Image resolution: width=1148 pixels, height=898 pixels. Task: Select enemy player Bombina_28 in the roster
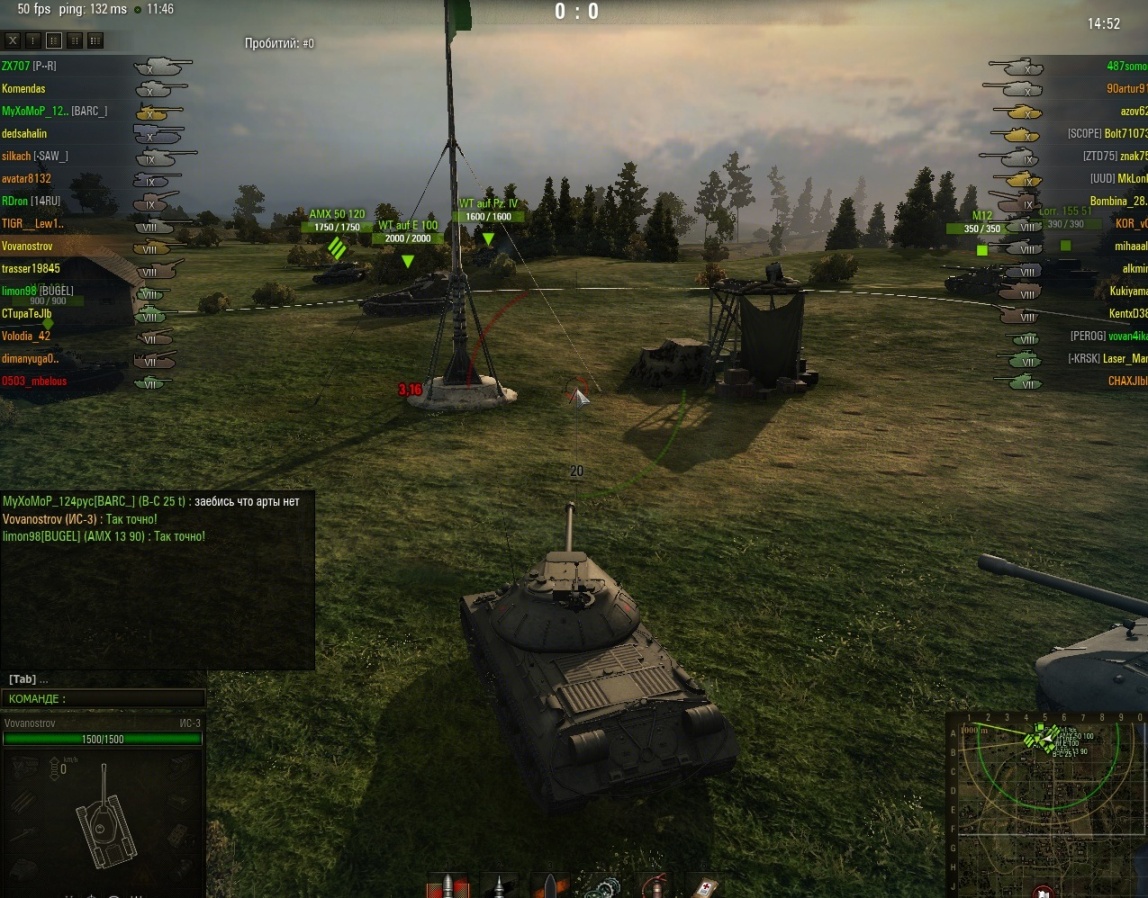(1118, 202)
